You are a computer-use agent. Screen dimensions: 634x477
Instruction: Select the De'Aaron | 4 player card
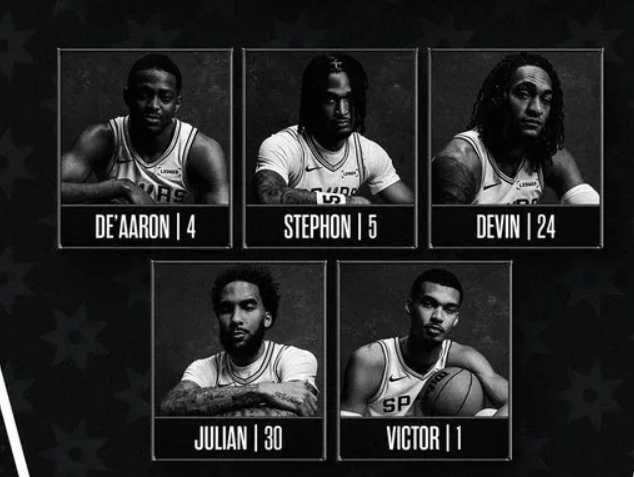pyautogui.click(x=145, y=148)
